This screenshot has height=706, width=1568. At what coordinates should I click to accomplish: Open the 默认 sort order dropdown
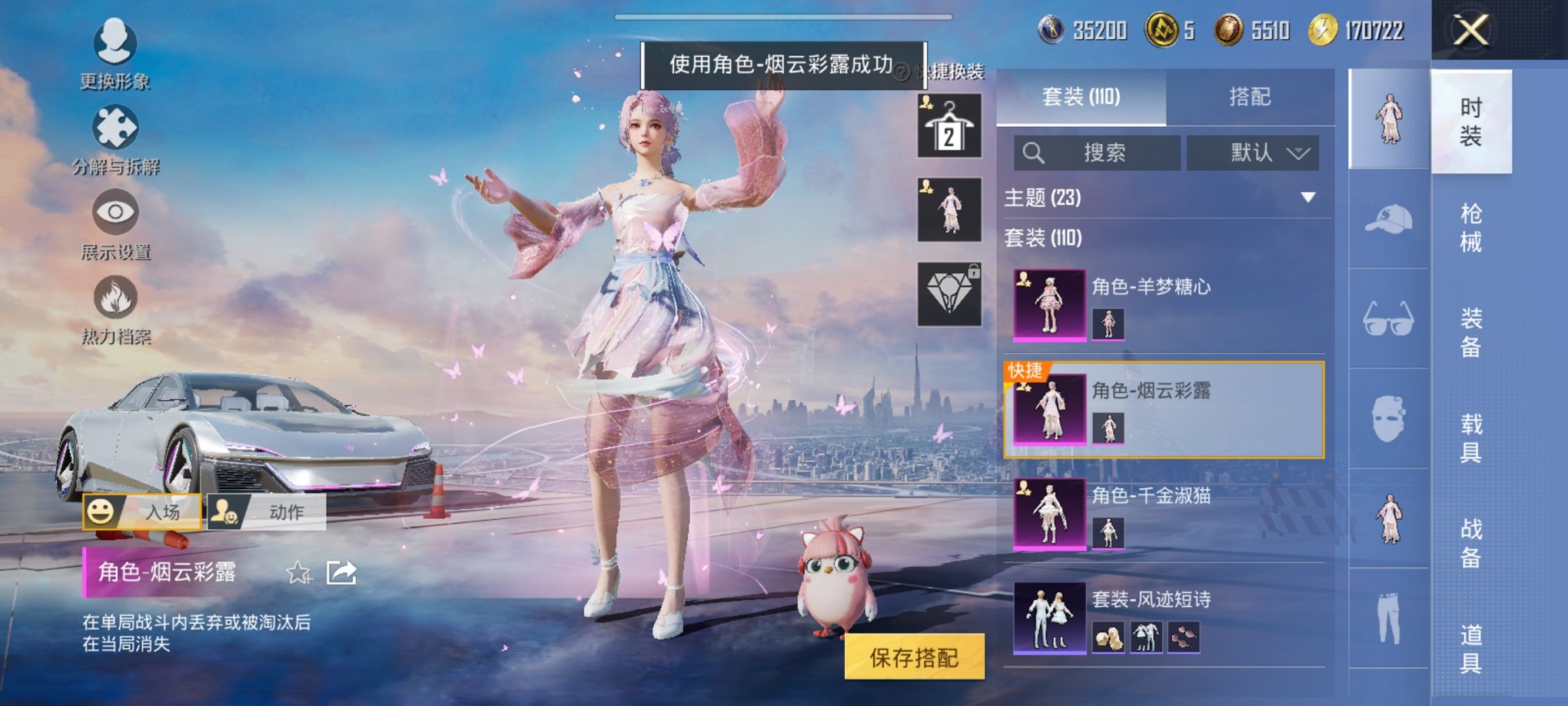[1253, 152]
